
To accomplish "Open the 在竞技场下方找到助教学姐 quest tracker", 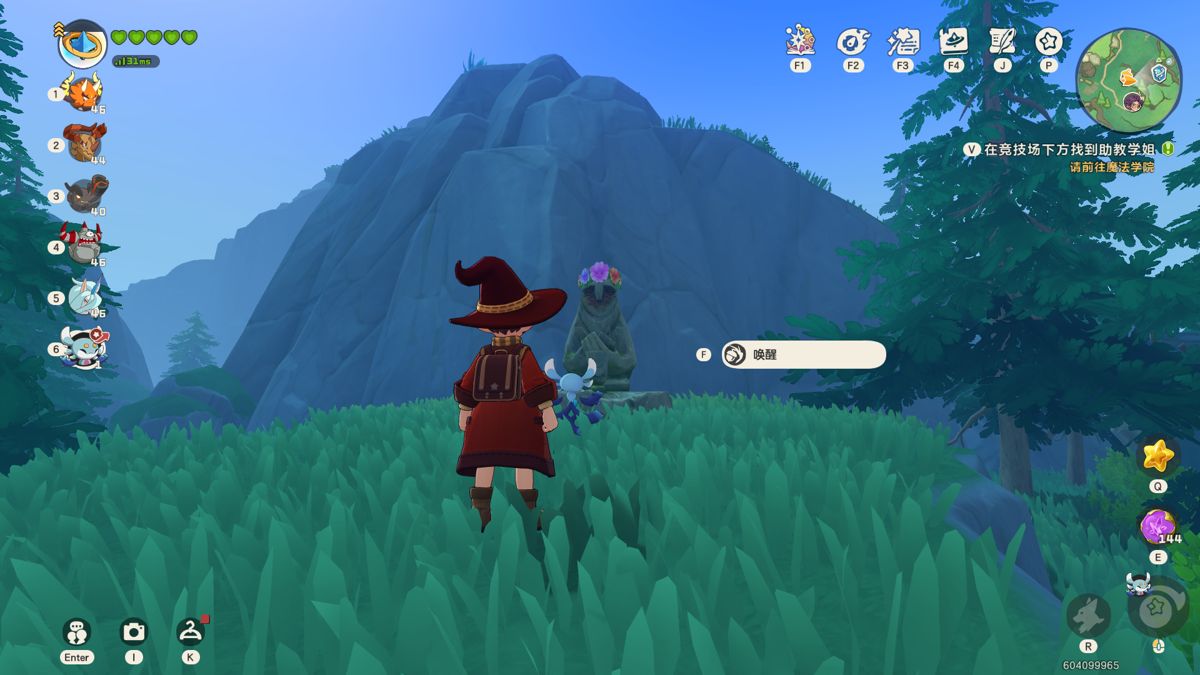I will tap(1060, 149).
